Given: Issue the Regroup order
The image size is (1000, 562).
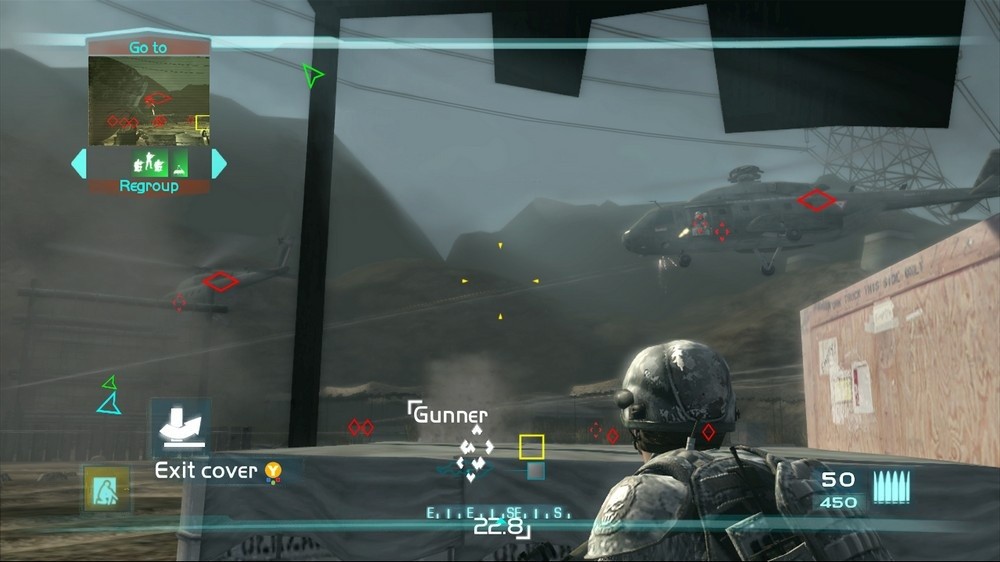Looking at the screenshot, I should tap(148, 186).
